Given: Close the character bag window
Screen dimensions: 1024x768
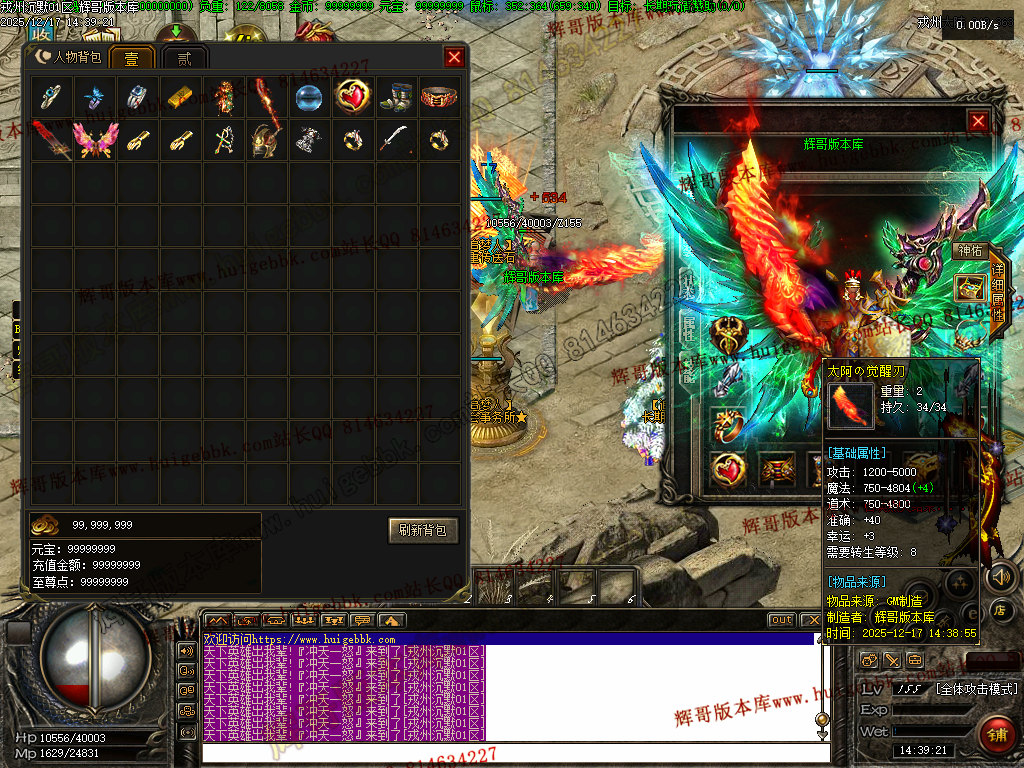Looking at the screenshot, I should point(454,57).
